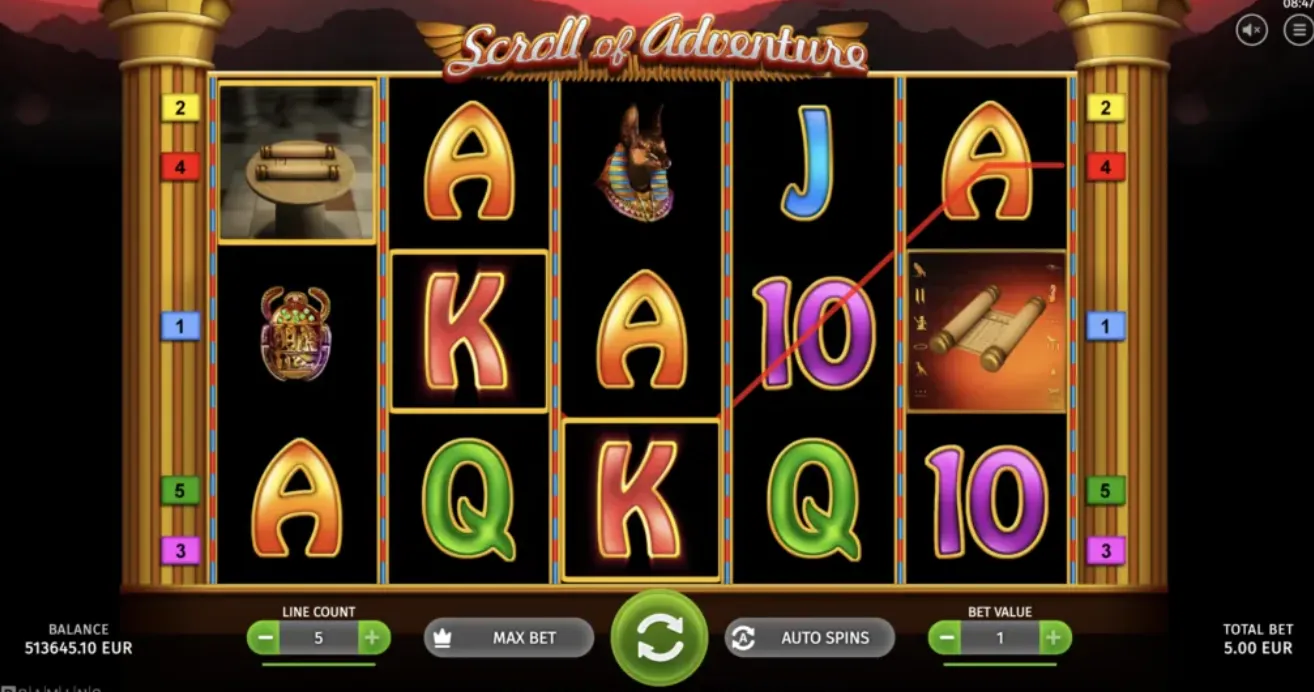Increase the line count

(x=371, y=638)
